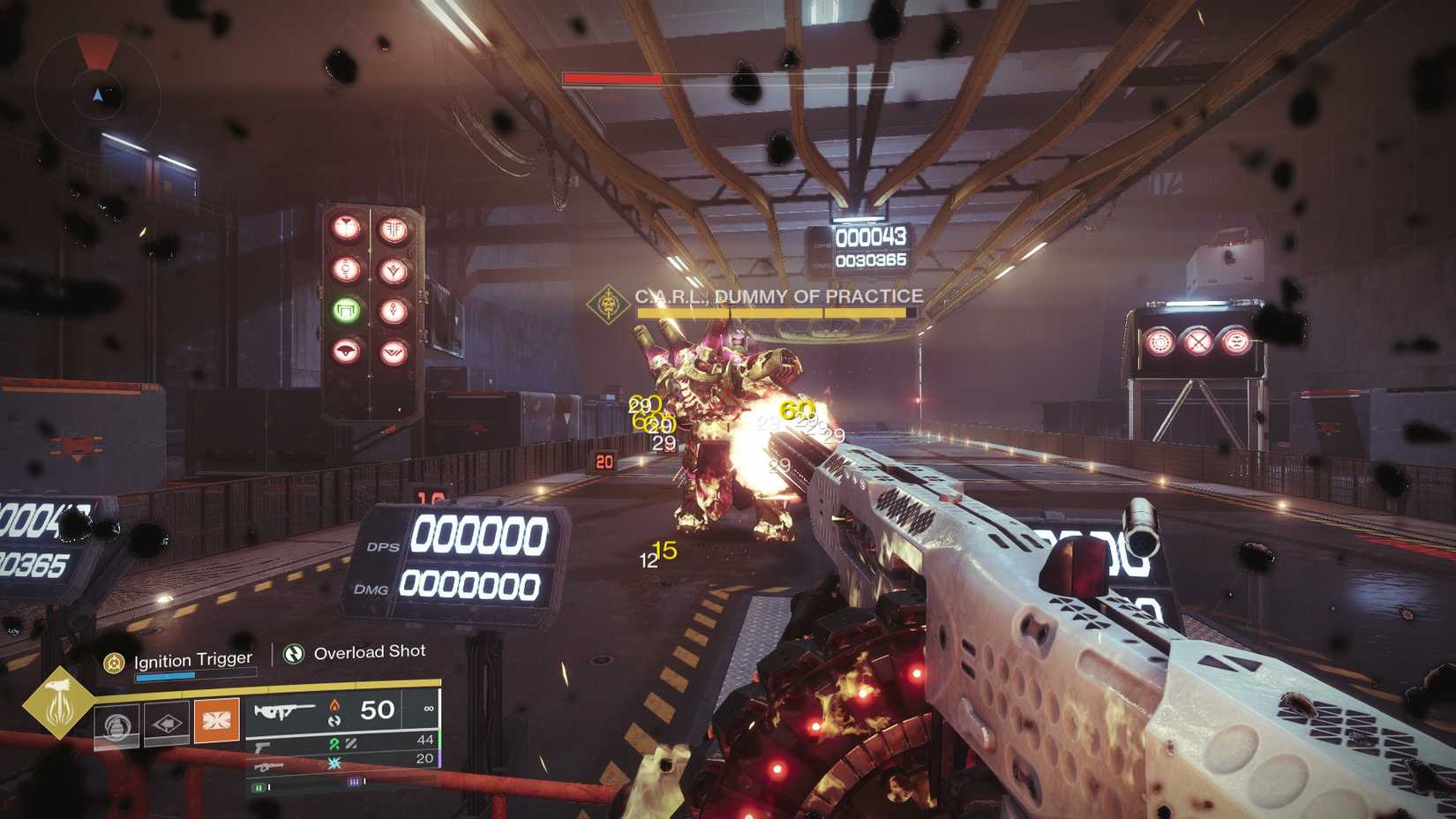This screenshot has width=1456, height=819.
Task: Click the Overload Shot buff icon
Action: pos(295,653)
